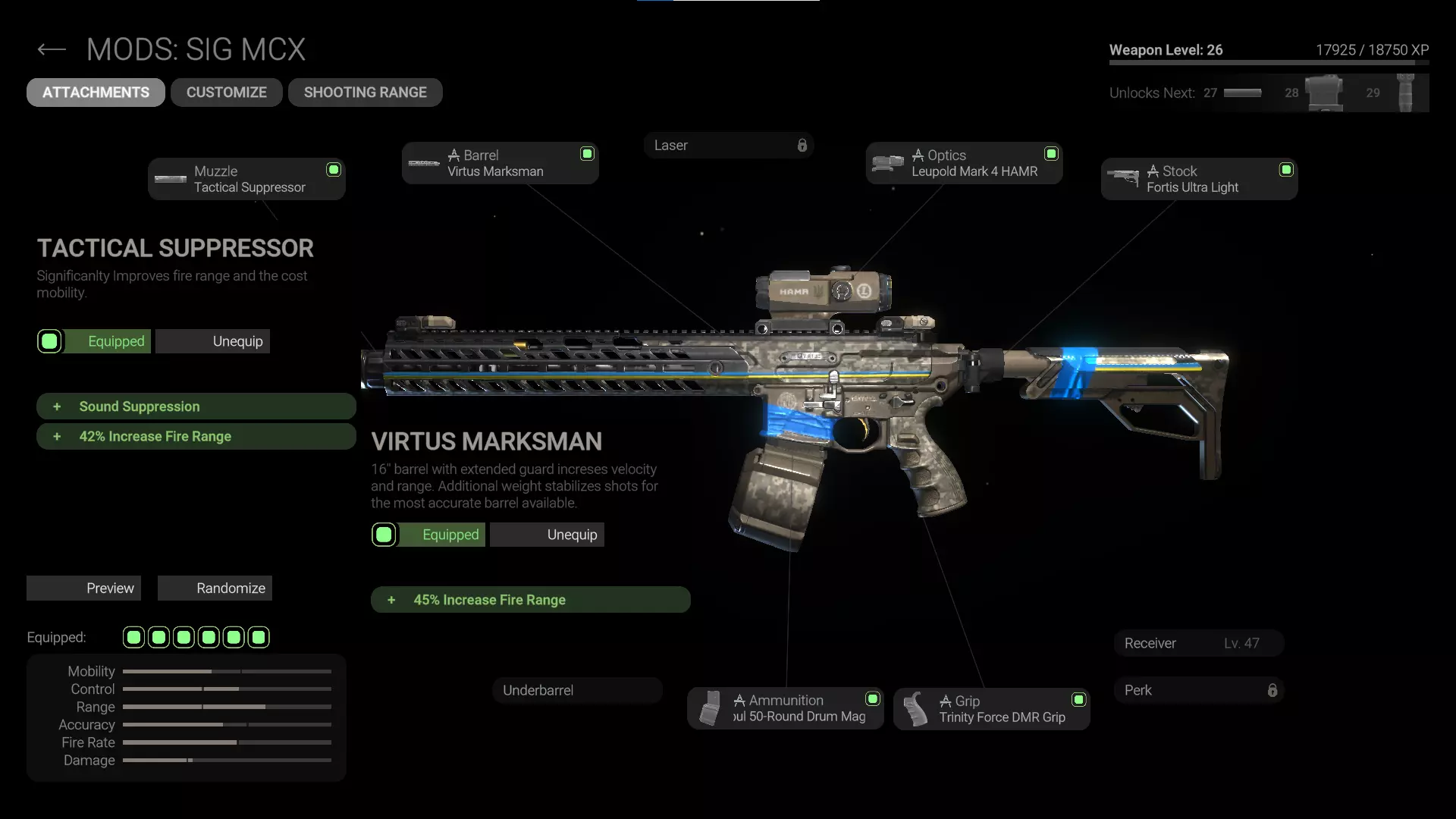This screenshot has height=819, width=1456.
Task: Select the locked Laser slot
Action: (728, 146)
